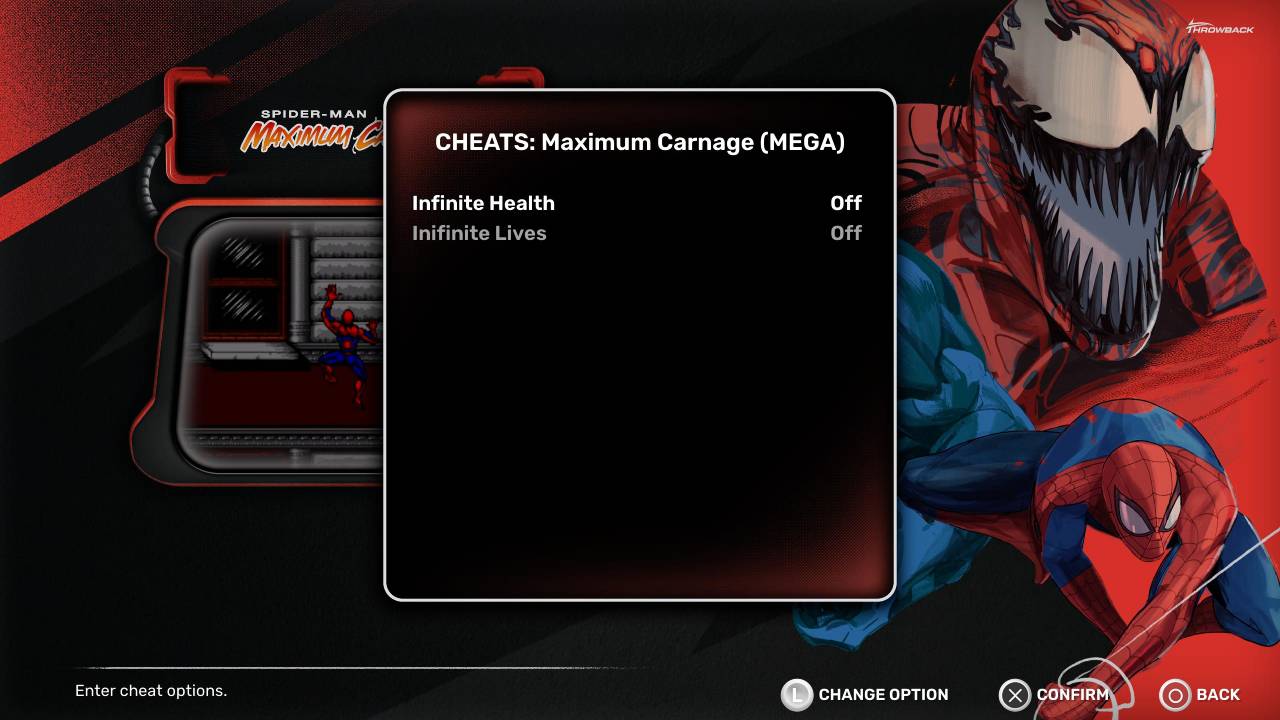Enable the Infinite Health cheat
Image resolution: width=1280 pixels, height=720 pixels.
click(484, 203)
